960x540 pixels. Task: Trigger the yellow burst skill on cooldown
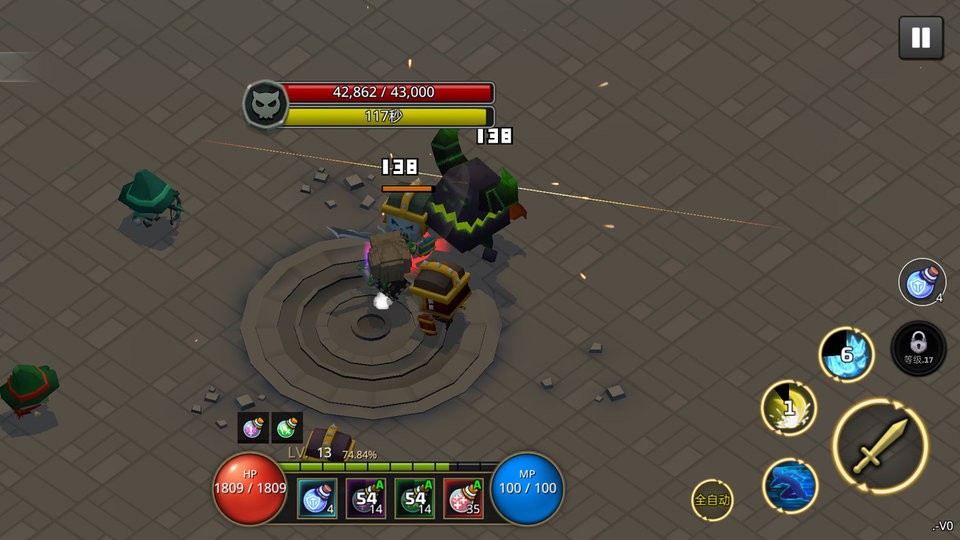coord(789,408)
